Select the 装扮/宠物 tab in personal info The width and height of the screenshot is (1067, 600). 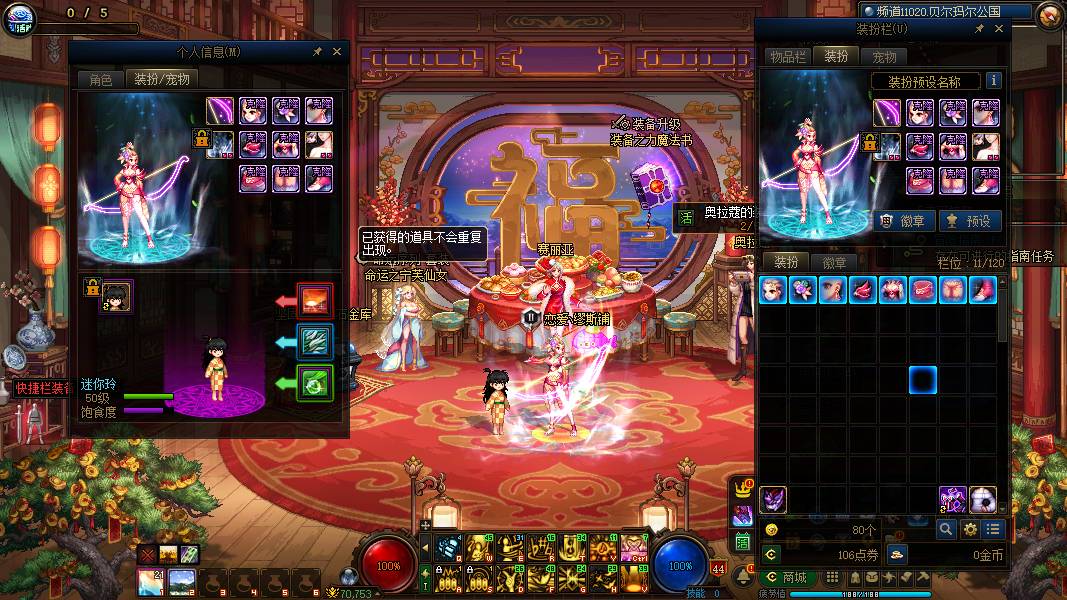click(162, 79)
